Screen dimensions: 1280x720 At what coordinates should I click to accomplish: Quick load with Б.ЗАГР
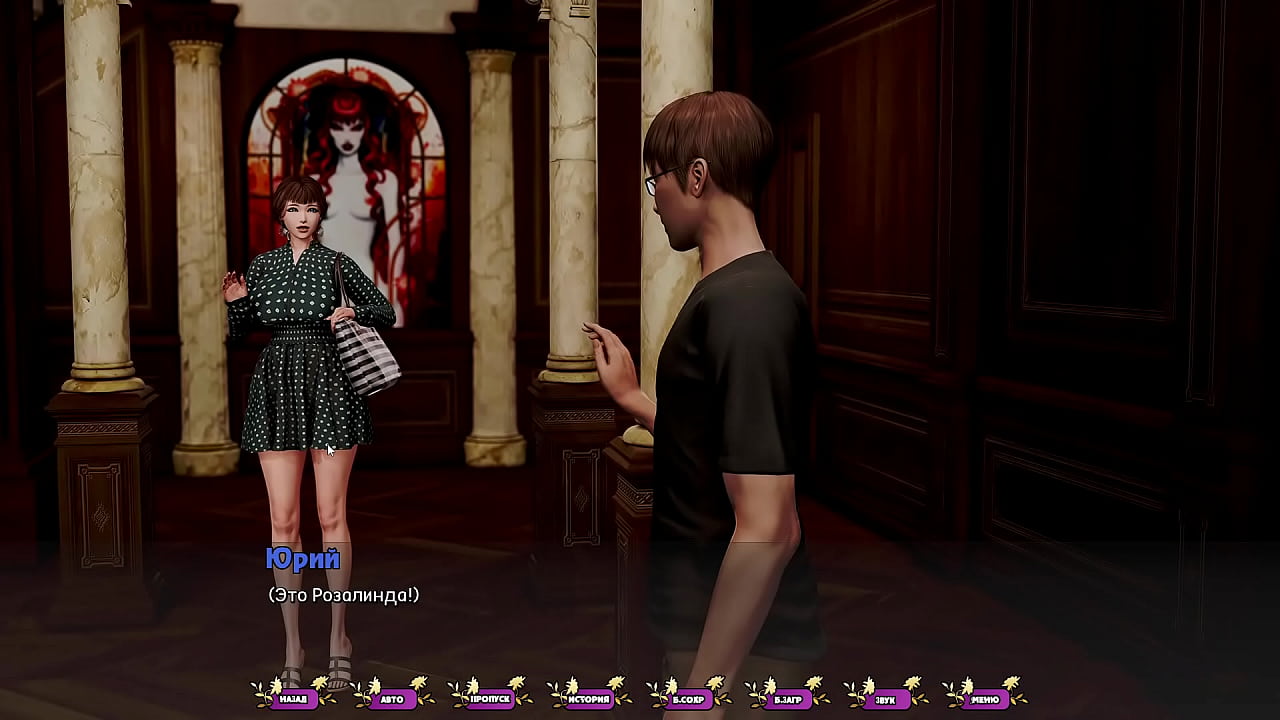pyautogui.click(x=787, y=699)
